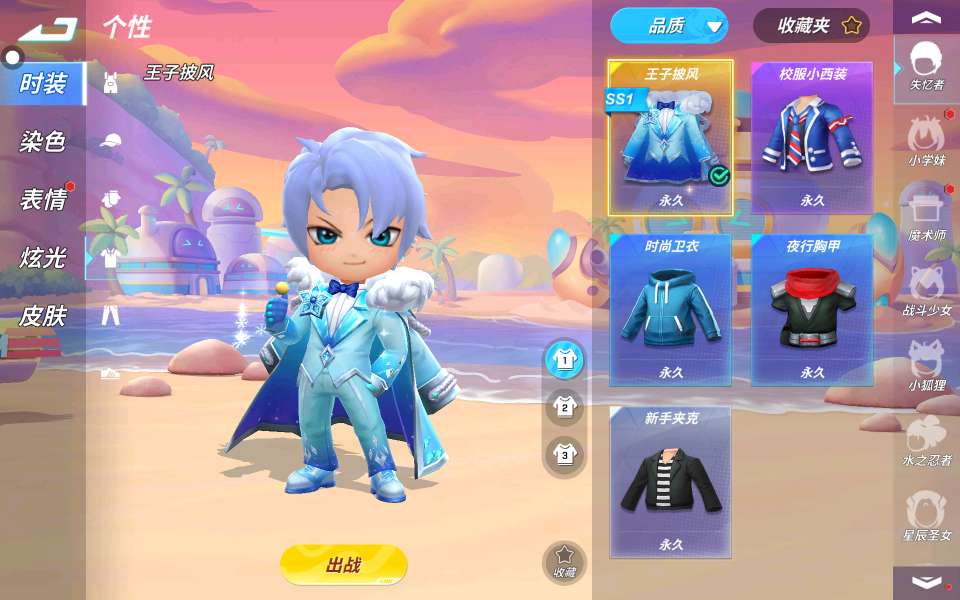Switch to the 染色 dye tab
960x600 pixels.
42,142
